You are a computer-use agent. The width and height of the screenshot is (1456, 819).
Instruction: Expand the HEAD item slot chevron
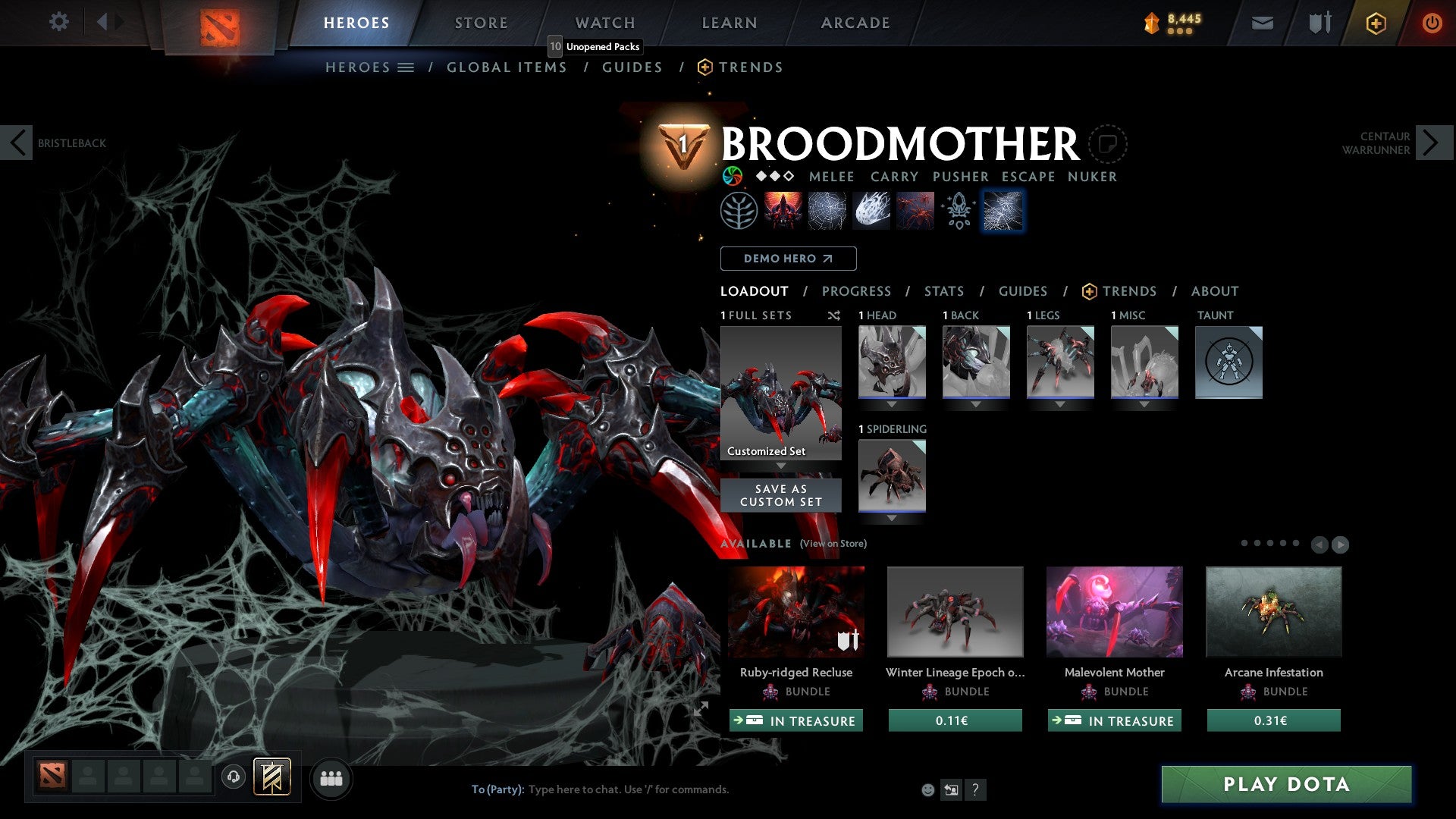coord(892,404)
